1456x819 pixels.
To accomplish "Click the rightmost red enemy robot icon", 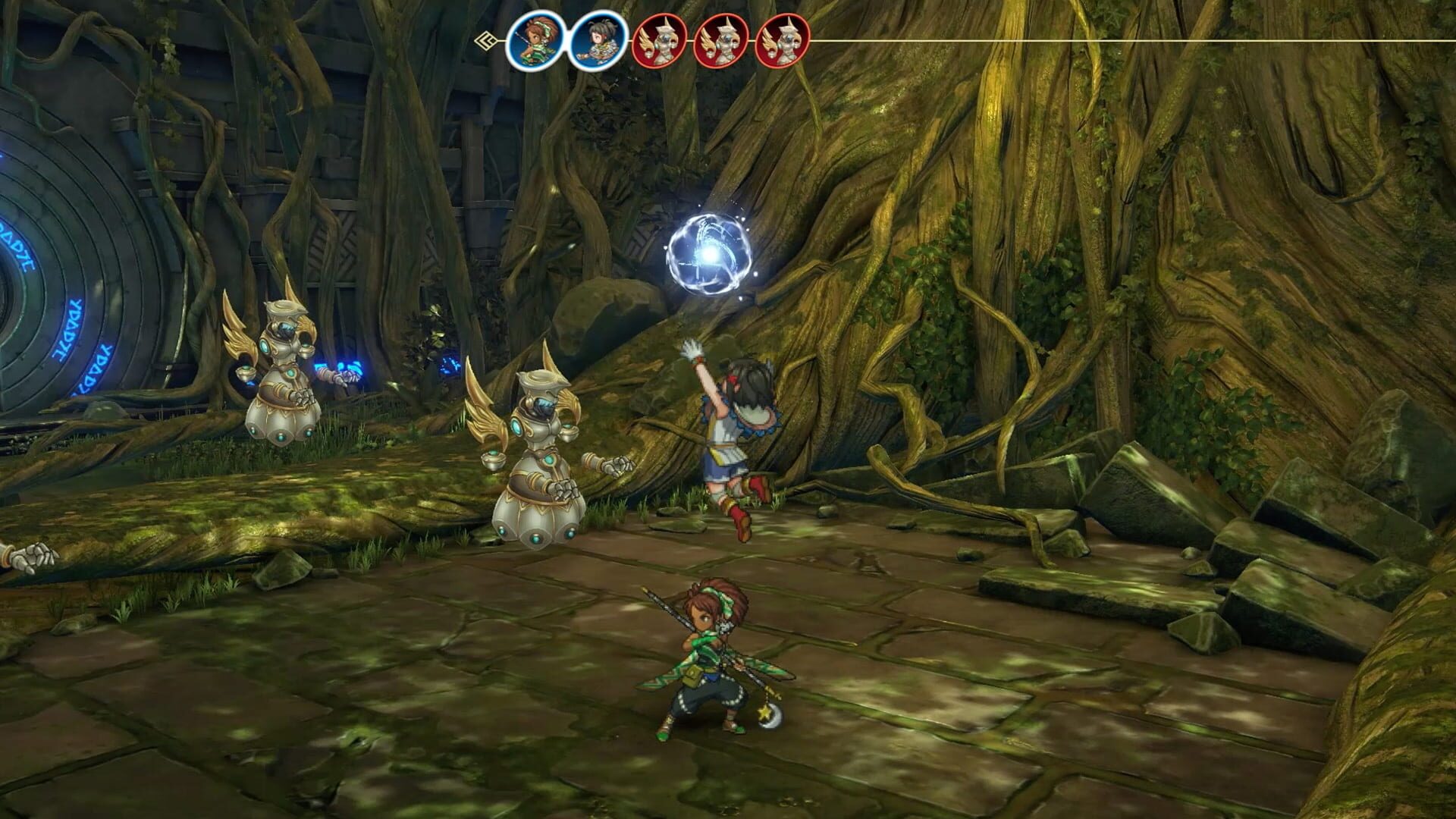I will [x=783, y=42].
